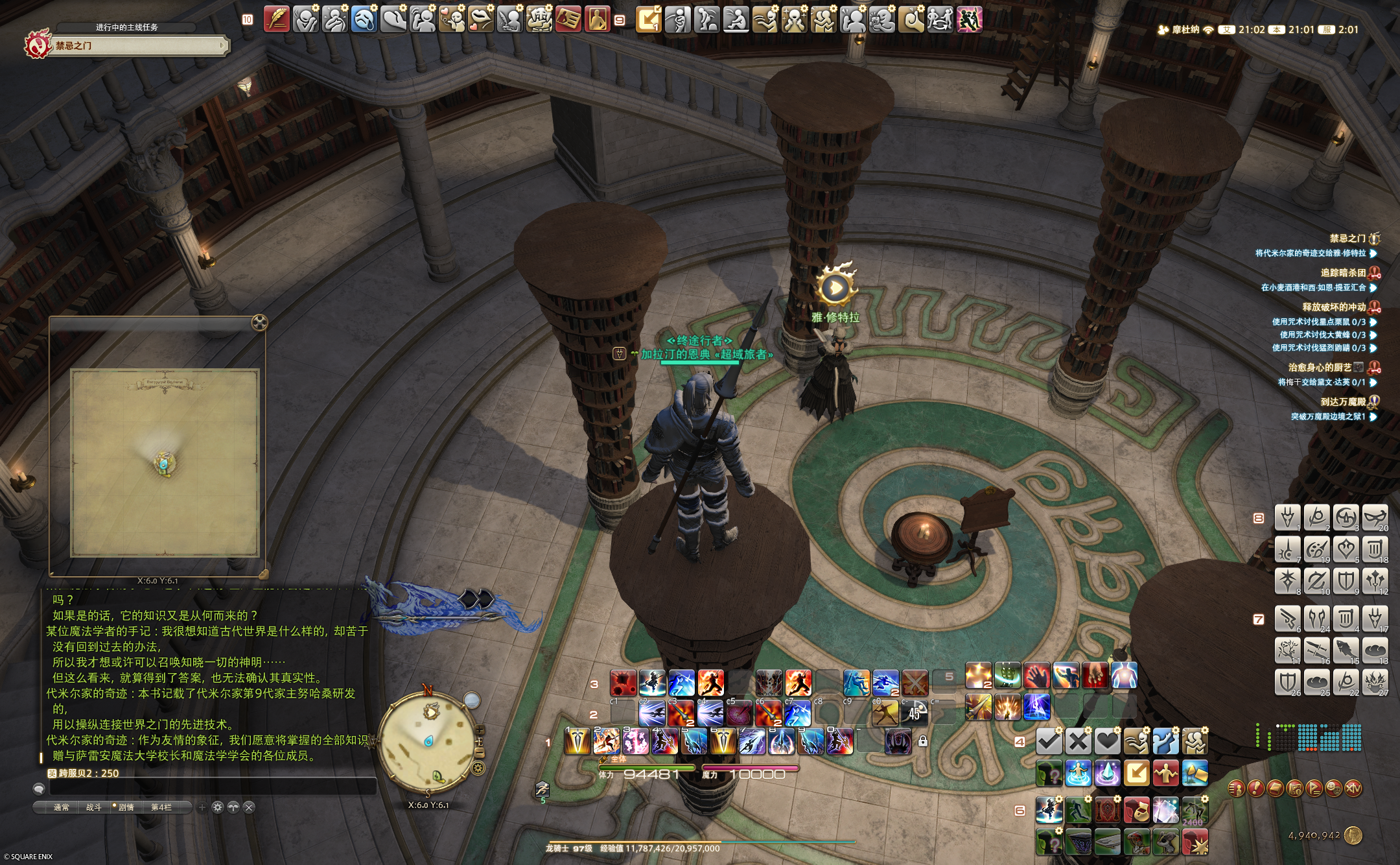Screen dimensions: 1400x865
Task: Open the XIV system menu button
Action: pos(1353,788)
